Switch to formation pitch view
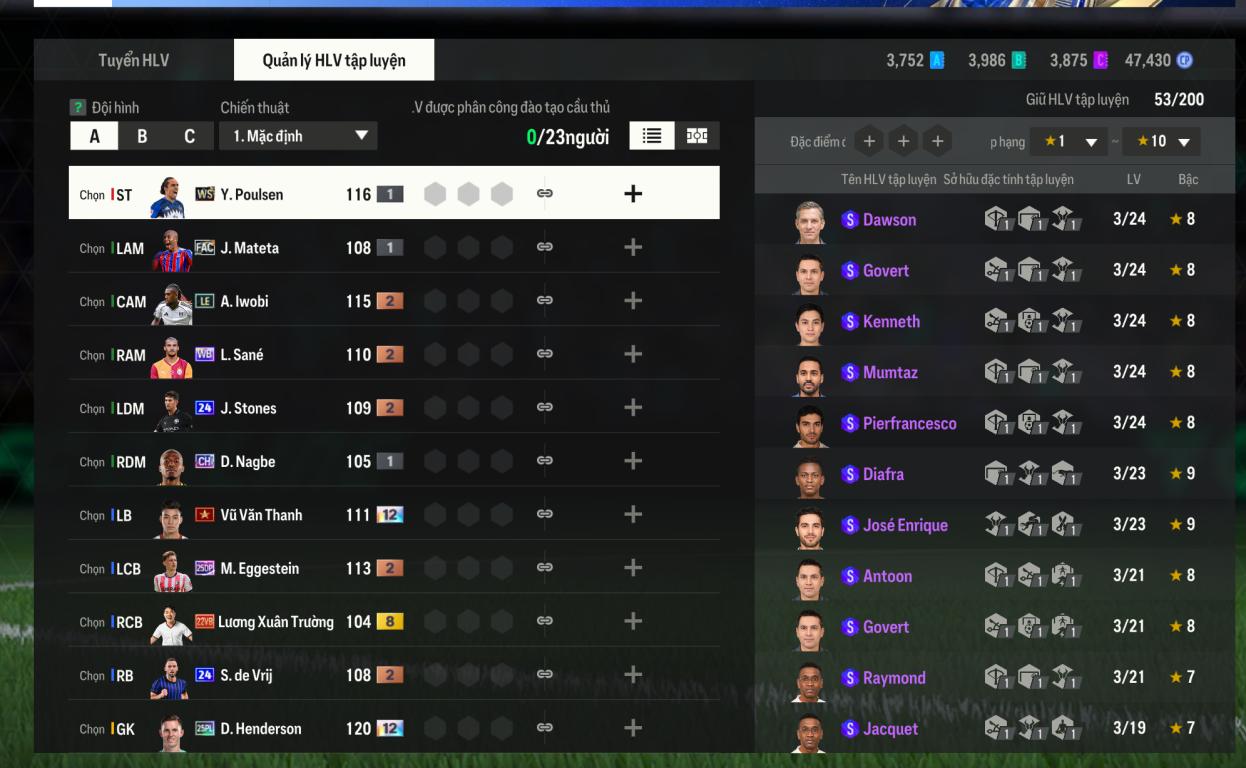The height and width of the screenshot is (768, 1246). 697,136
